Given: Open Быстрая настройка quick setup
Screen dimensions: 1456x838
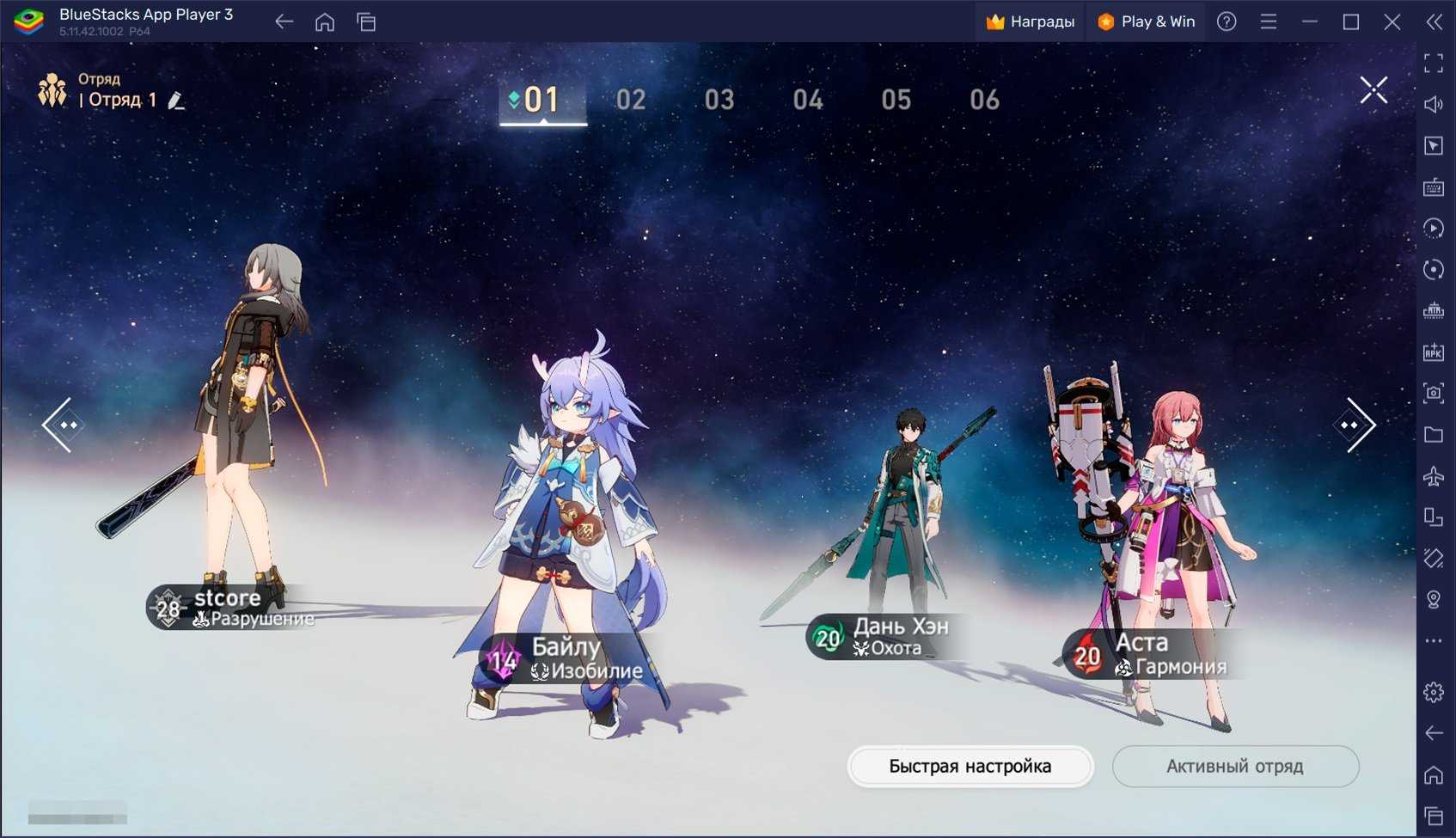Looking at the screenshot, I should (x=970, y=766).
